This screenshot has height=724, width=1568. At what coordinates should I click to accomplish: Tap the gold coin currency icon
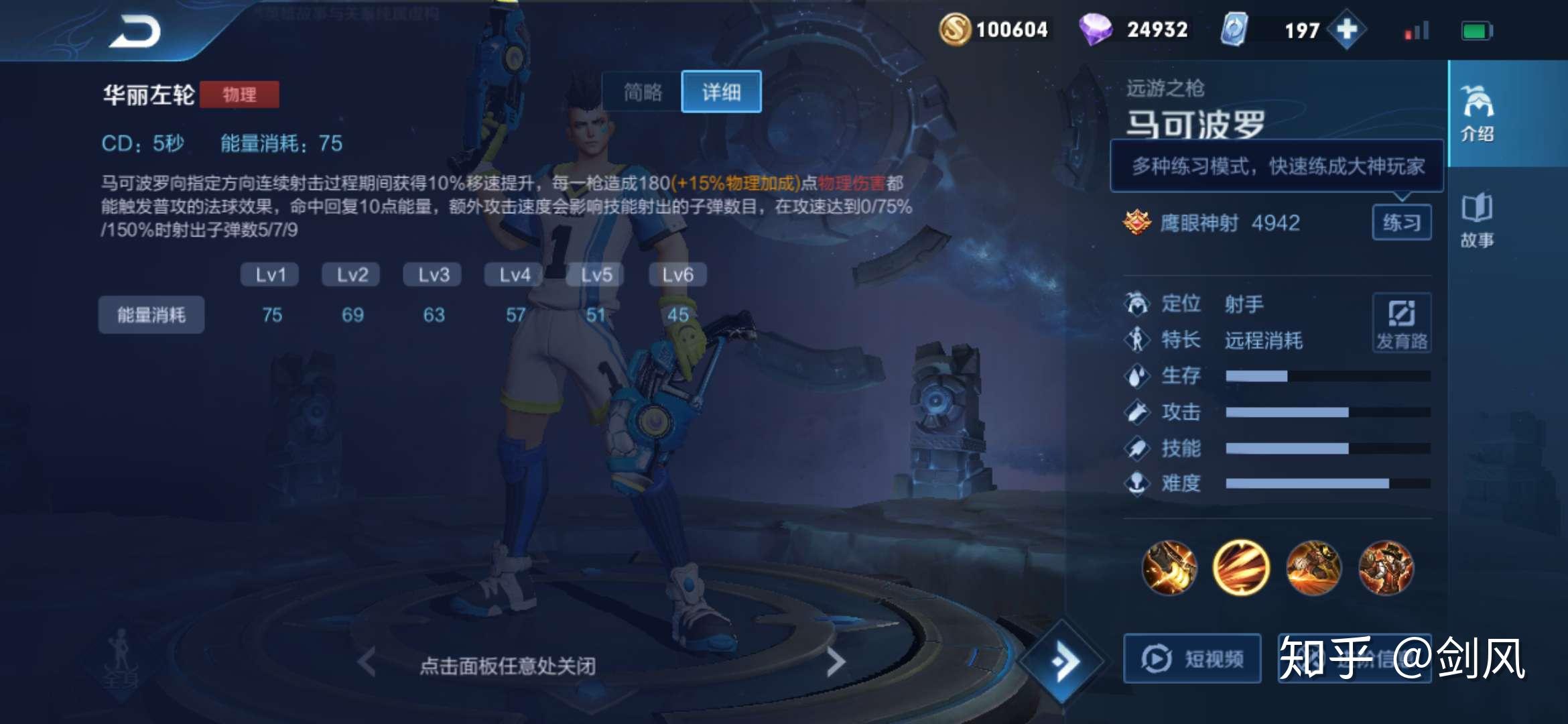957,29
